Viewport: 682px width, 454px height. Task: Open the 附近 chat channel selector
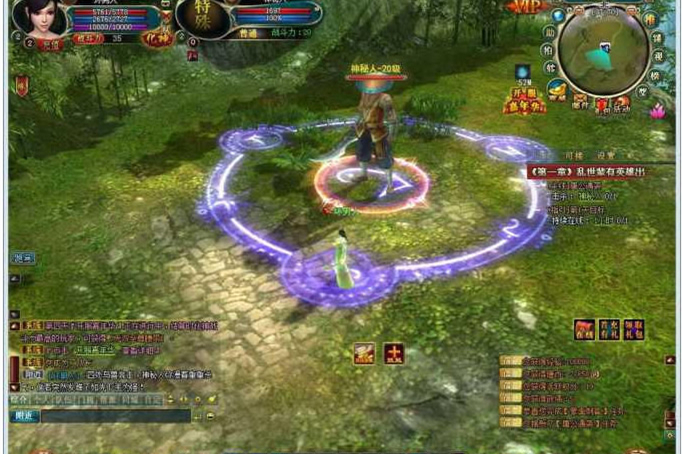click(24, 415)
